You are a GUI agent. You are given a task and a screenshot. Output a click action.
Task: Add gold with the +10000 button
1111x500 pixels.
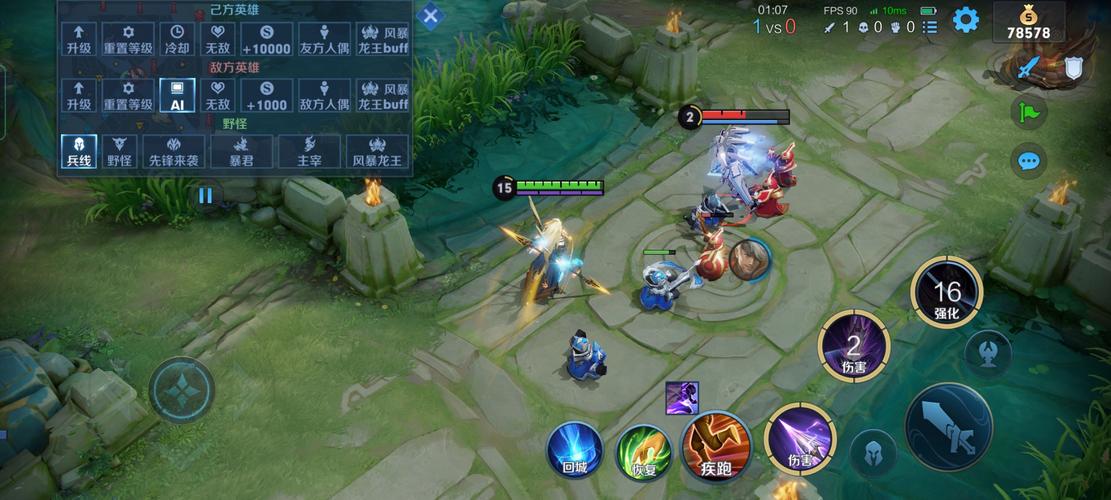(266, 39)
